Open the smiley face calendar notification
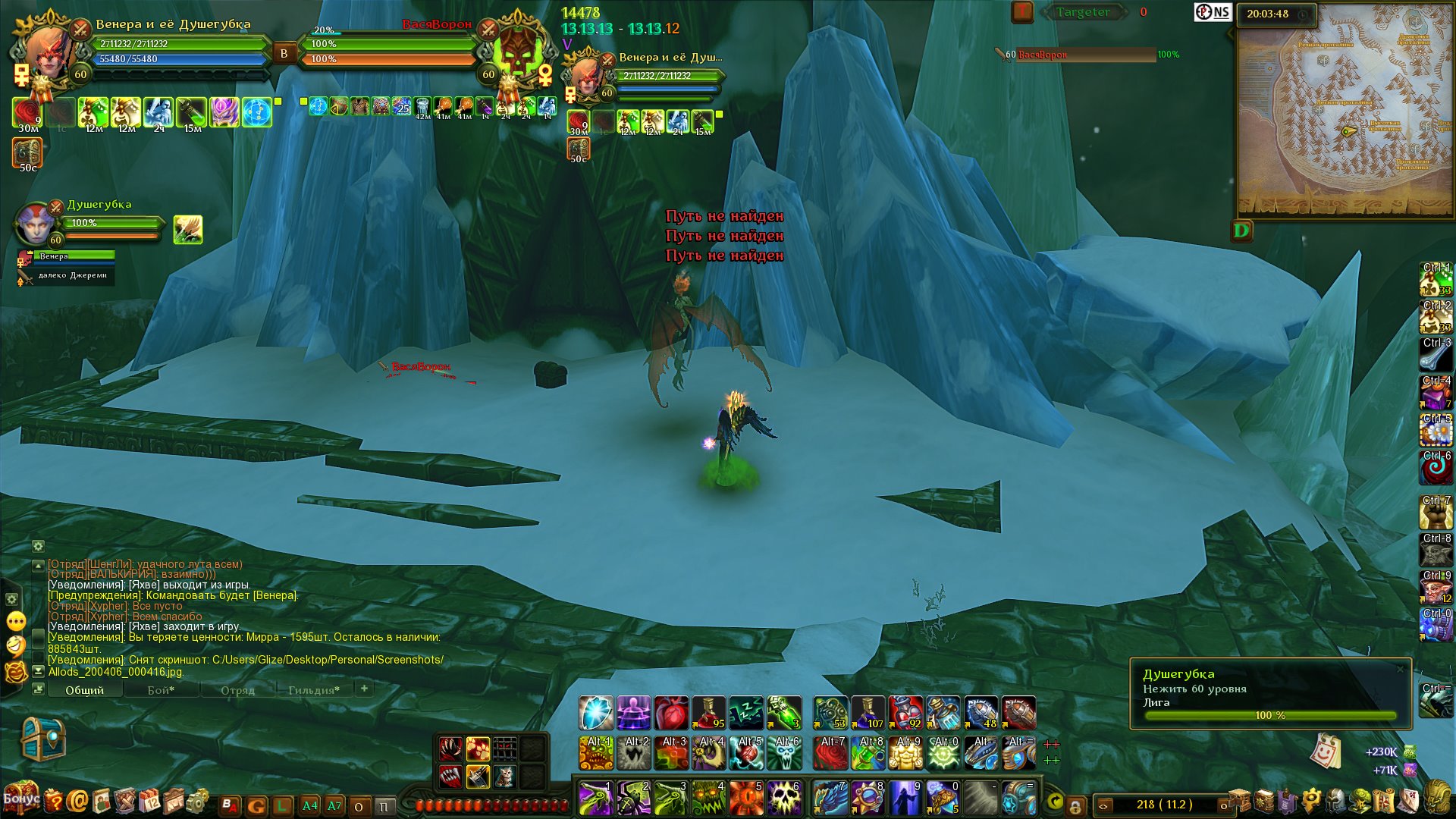 [1324, 752]
